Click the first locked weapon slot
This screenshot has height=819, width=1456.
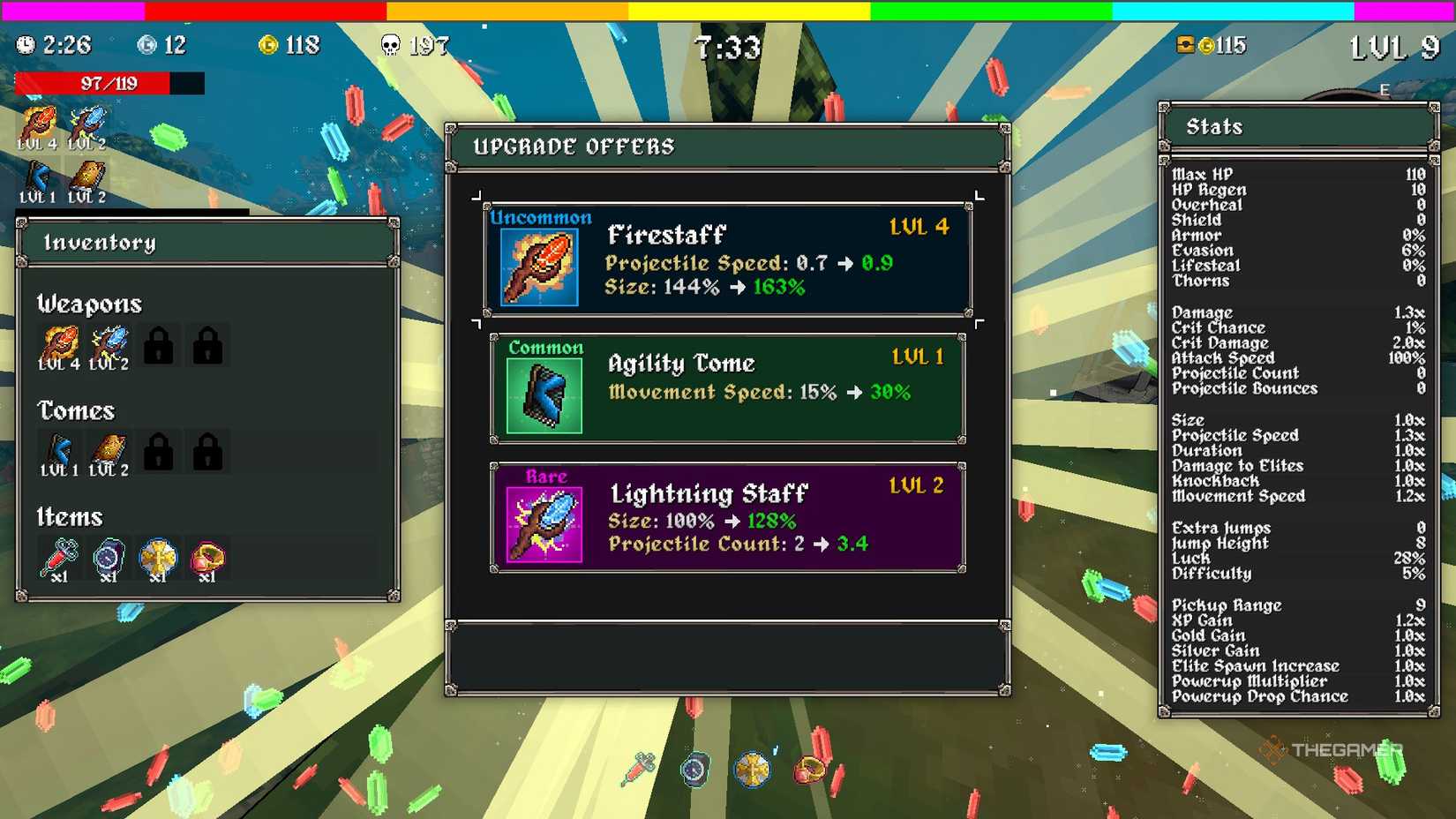(x=157, y=344)
